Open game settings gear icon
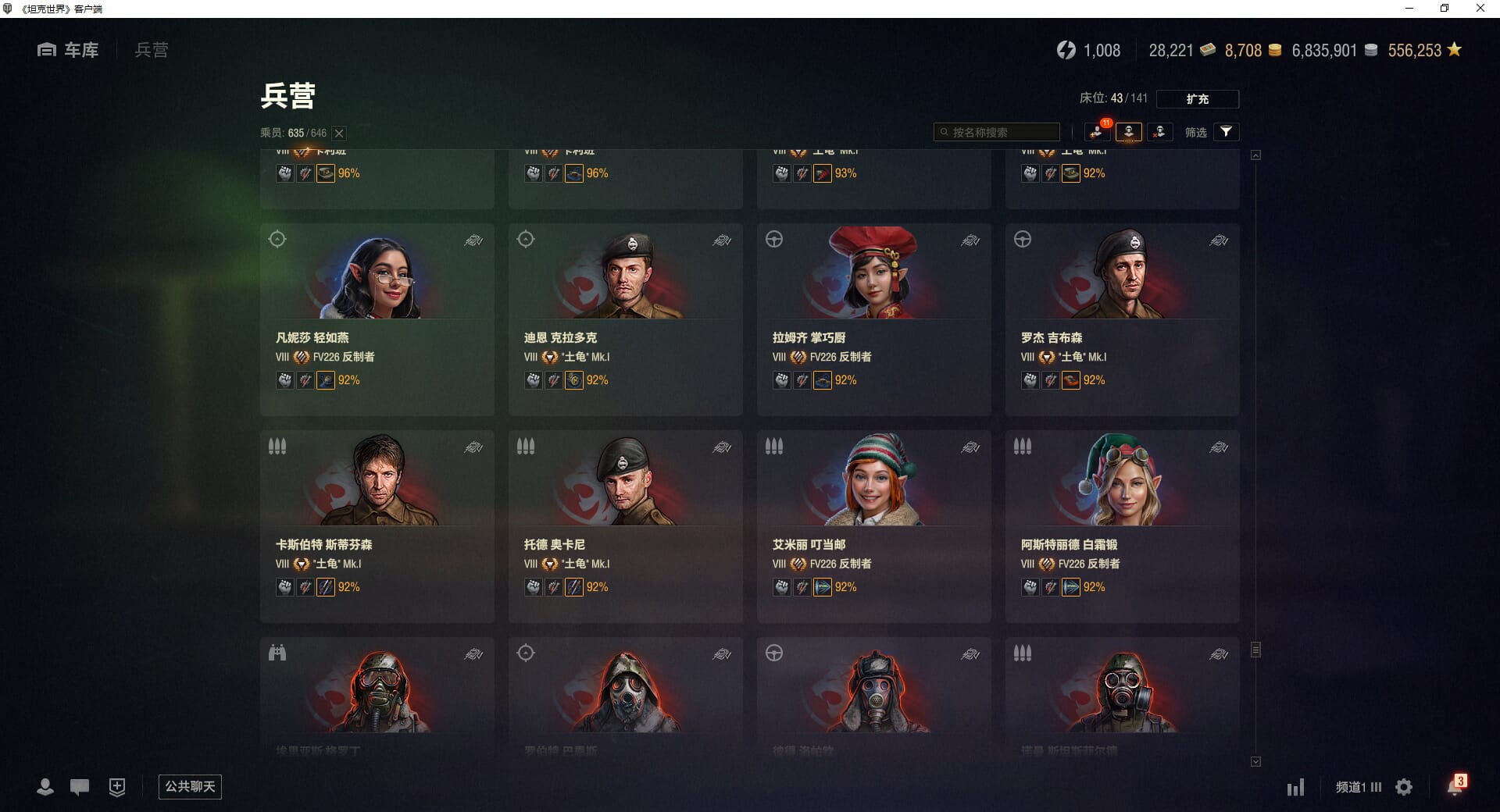Image resolution: width=1500 pixels, height=812 pixels. tap(1404, 787)
